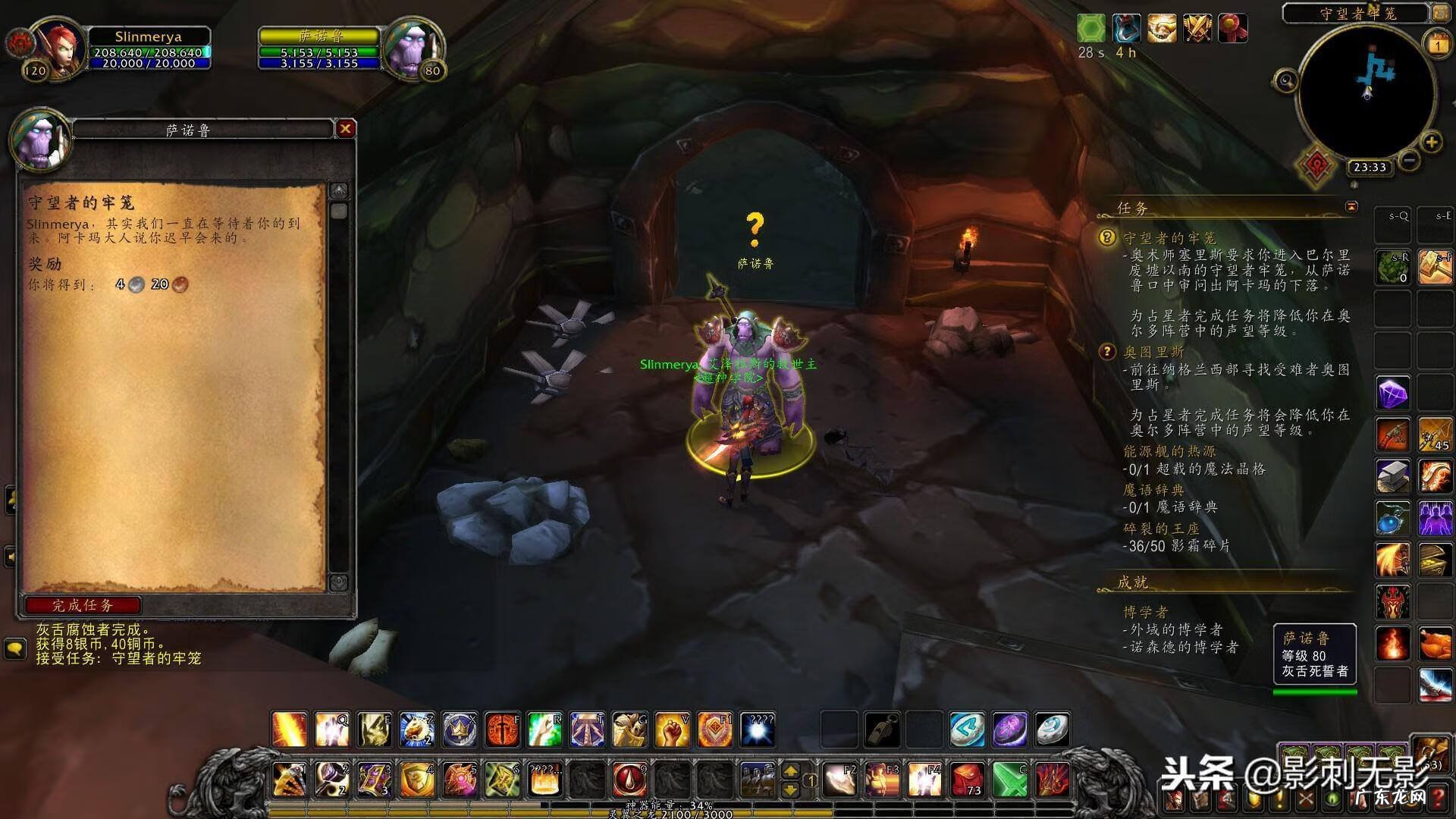The height and width of the screenshot is (819, 1456).
Task: Select the 奥图里斯 quest in tracker
Action: tap(1153, 352)
